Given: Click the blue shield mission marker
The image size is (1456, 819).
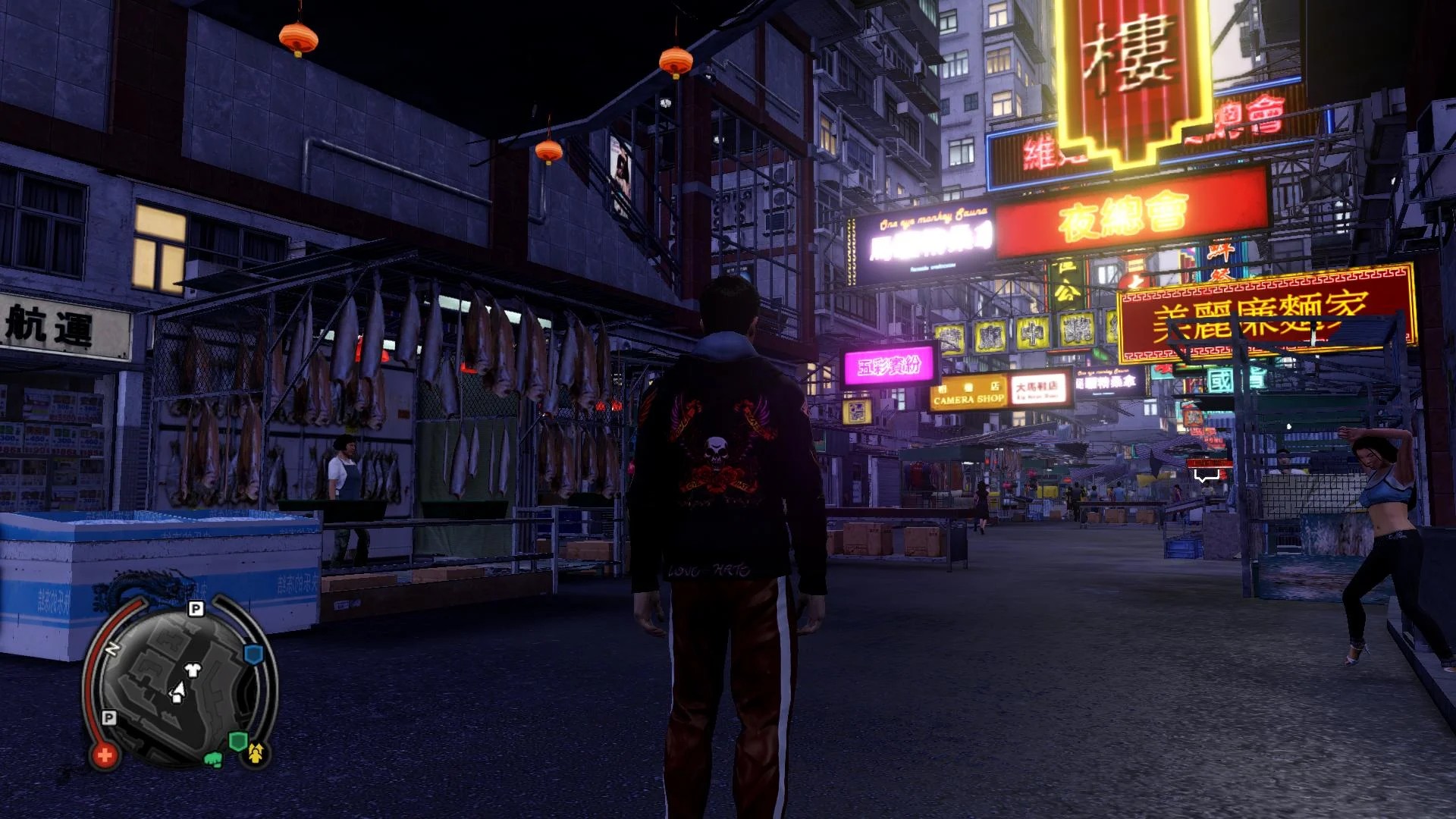Looking at the screenshot, I should [253, 654].
